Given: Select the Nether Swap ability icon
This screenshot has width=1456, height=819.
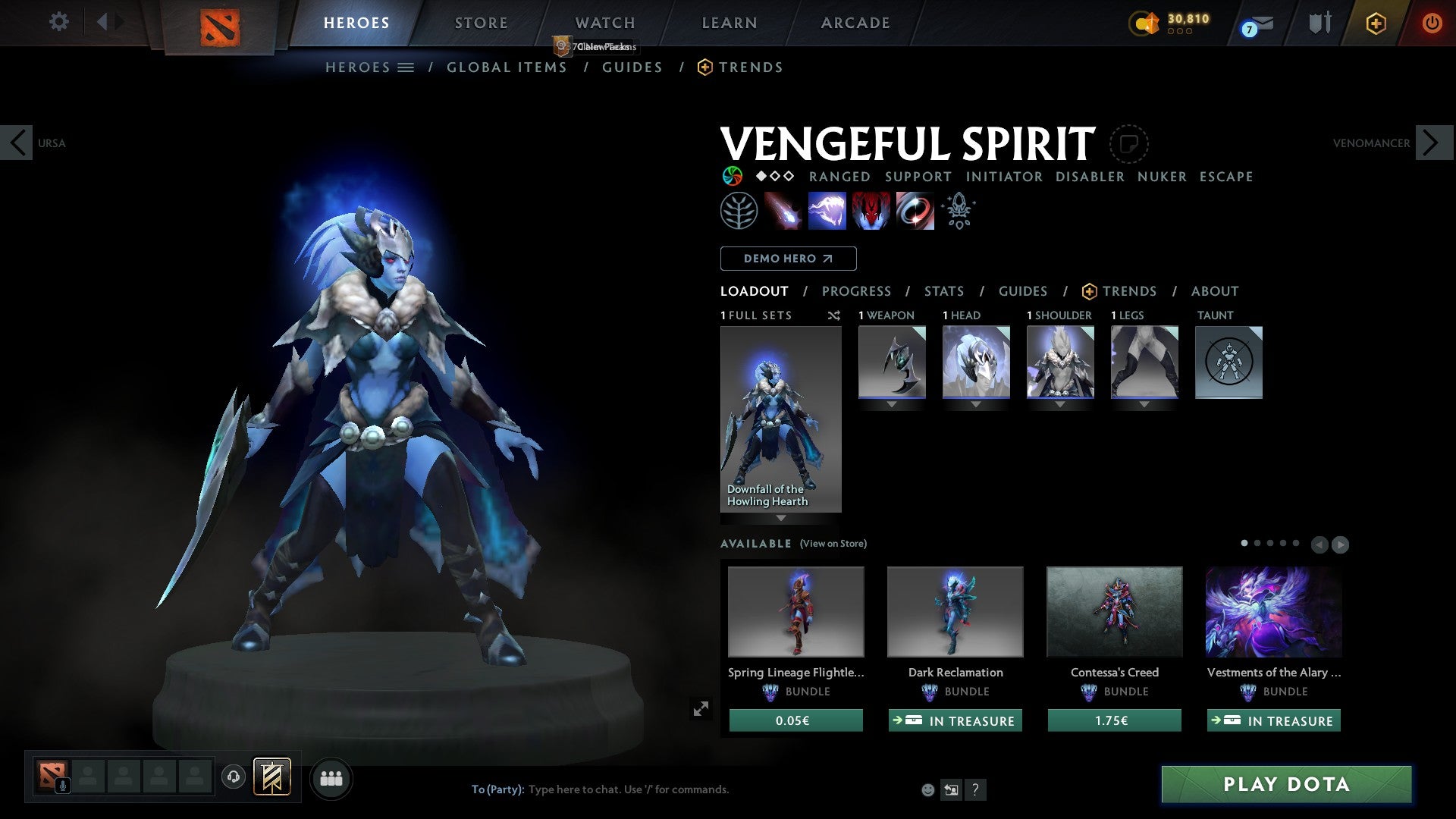Looking at the screenshot, I should (x=914, y=211).
